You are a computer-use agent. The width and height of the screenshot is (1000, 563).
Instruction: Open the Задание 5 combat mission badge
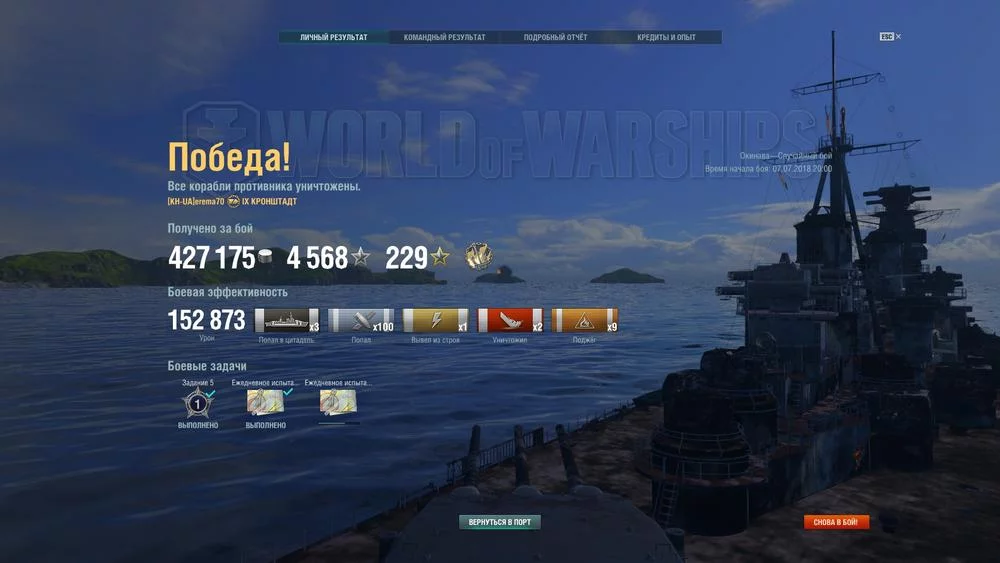(197, 403)
